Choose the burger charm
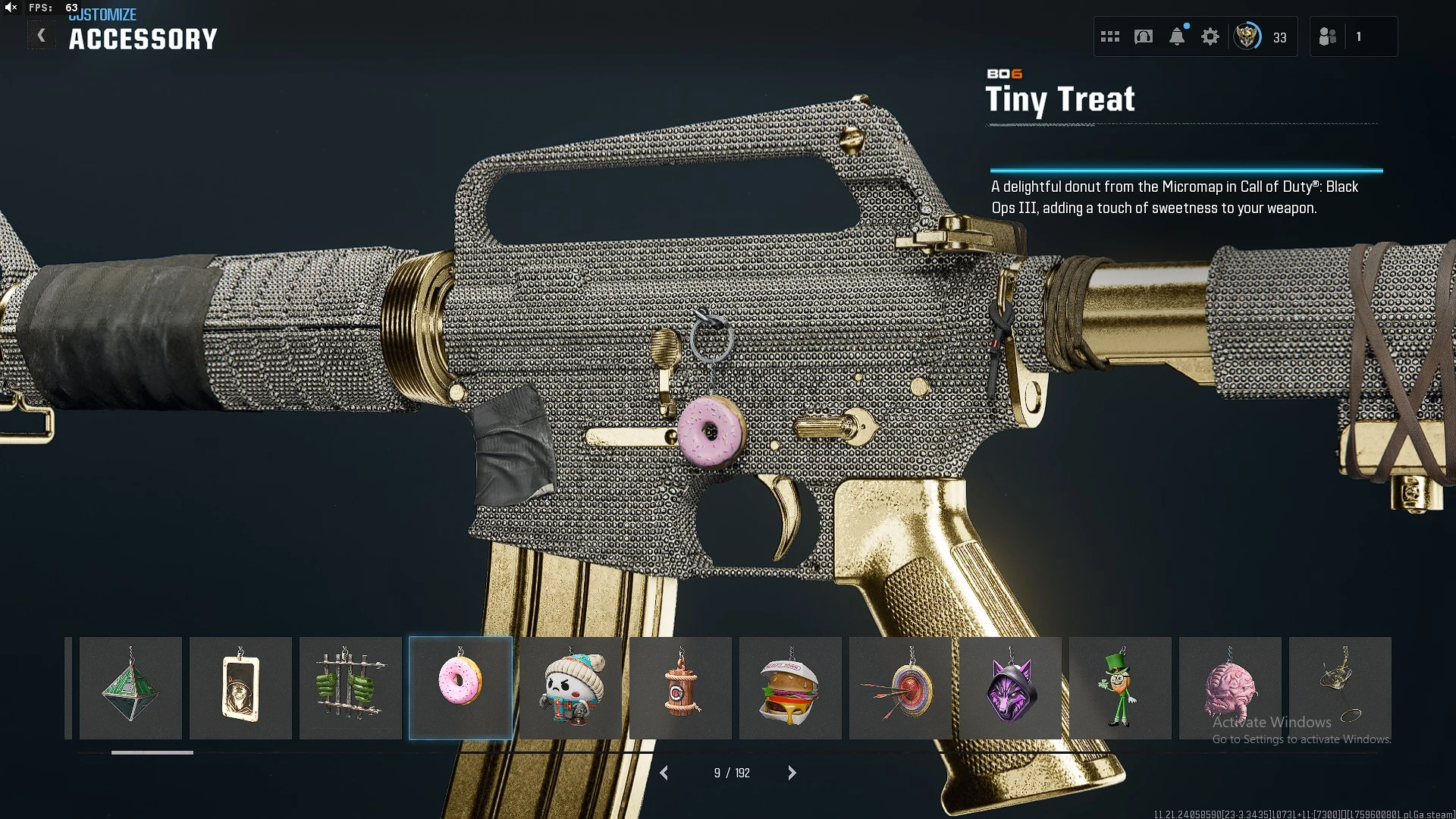 click(x=790, y=688)
